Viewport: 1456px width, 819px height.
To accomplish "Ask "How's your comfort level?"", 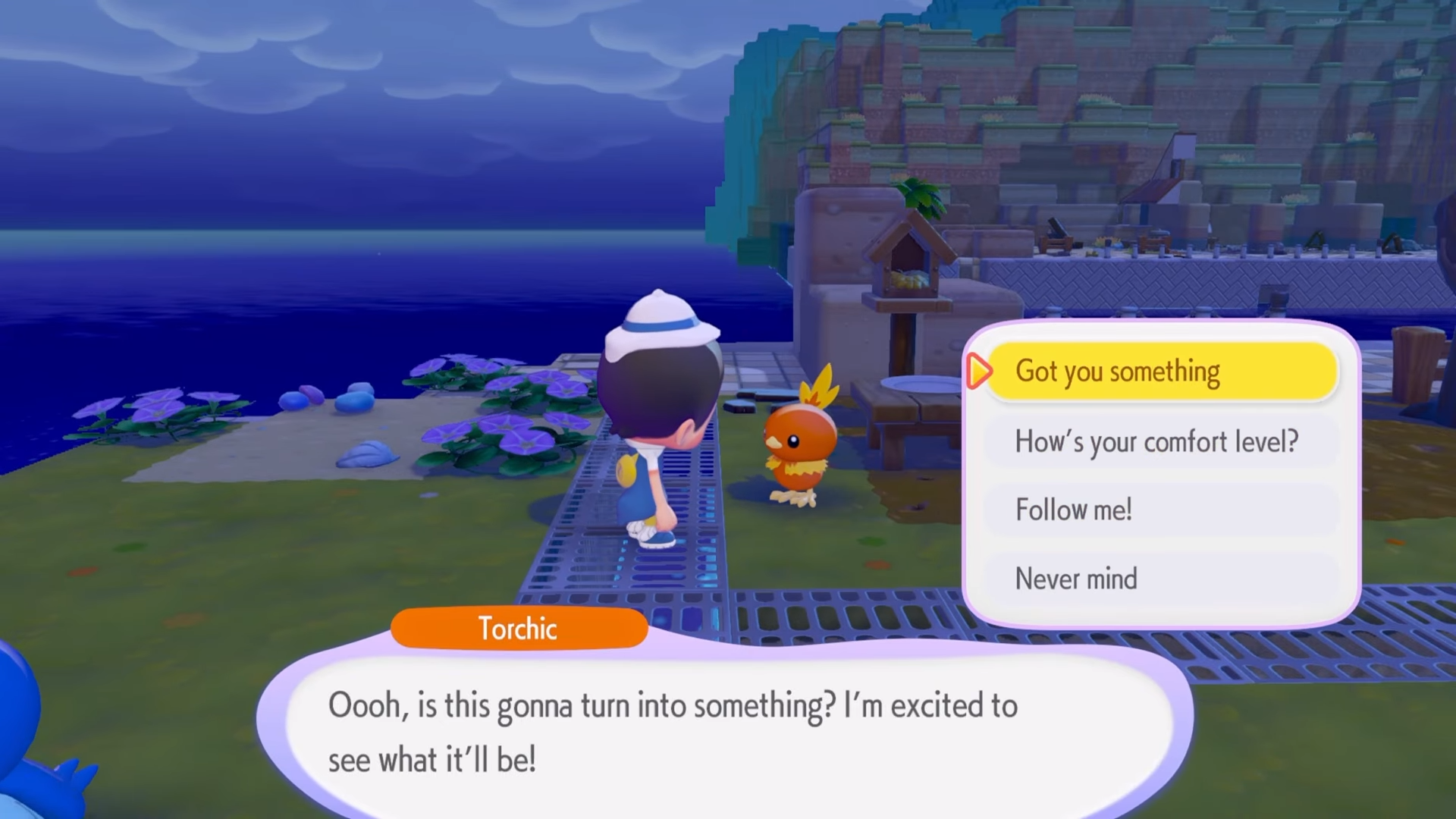I will [x=1160, y=441].
